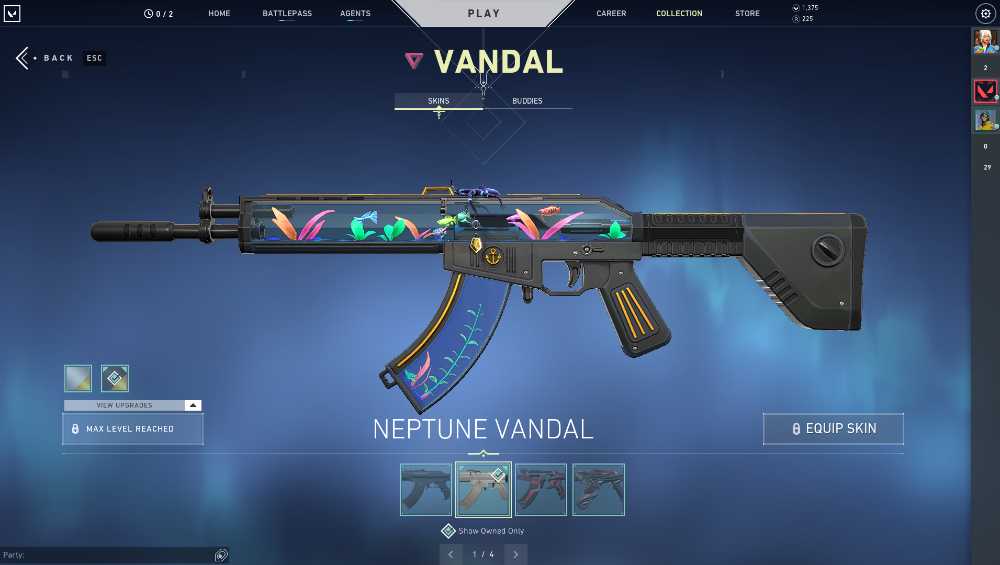Toggle the Show Owned Only checkbox
The image size is (1000, 565).
click(449, 531)
